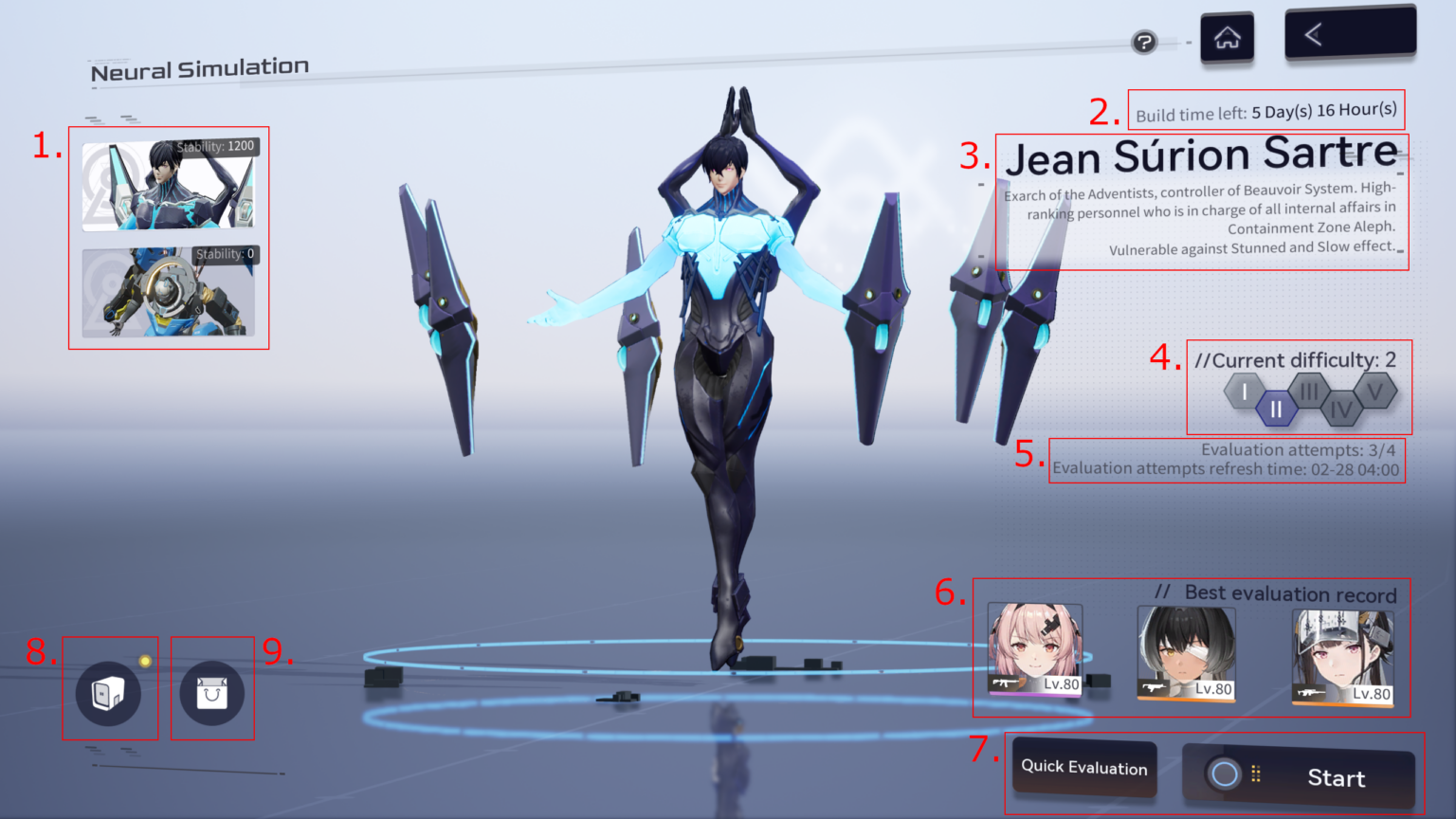This screenshot has height=819, width=1456.
Task: Select difficulty V hexagon
Action: [1376, 391]
